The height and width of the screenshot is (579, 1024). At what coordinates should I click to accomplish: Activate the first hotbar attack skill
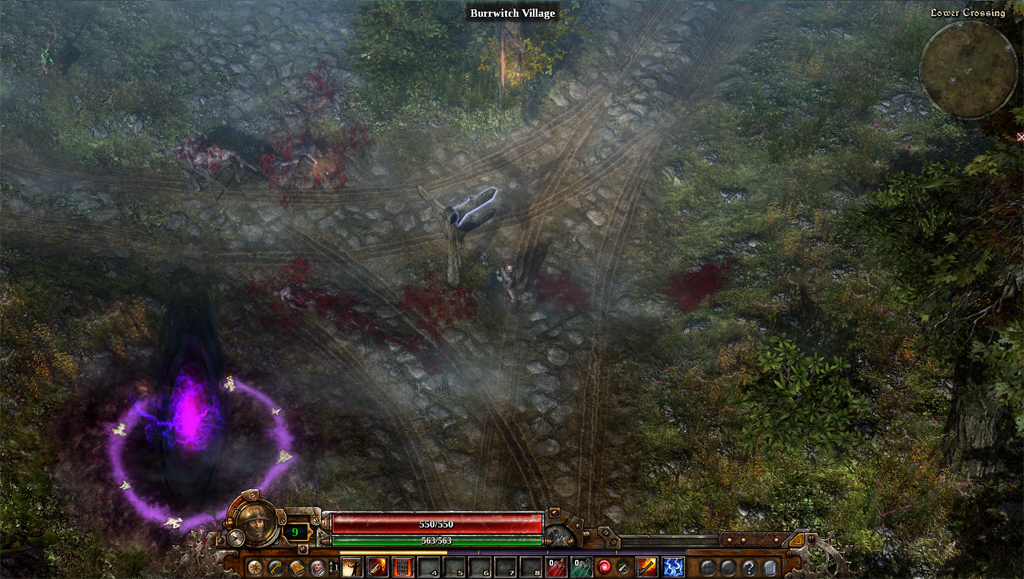353,568
